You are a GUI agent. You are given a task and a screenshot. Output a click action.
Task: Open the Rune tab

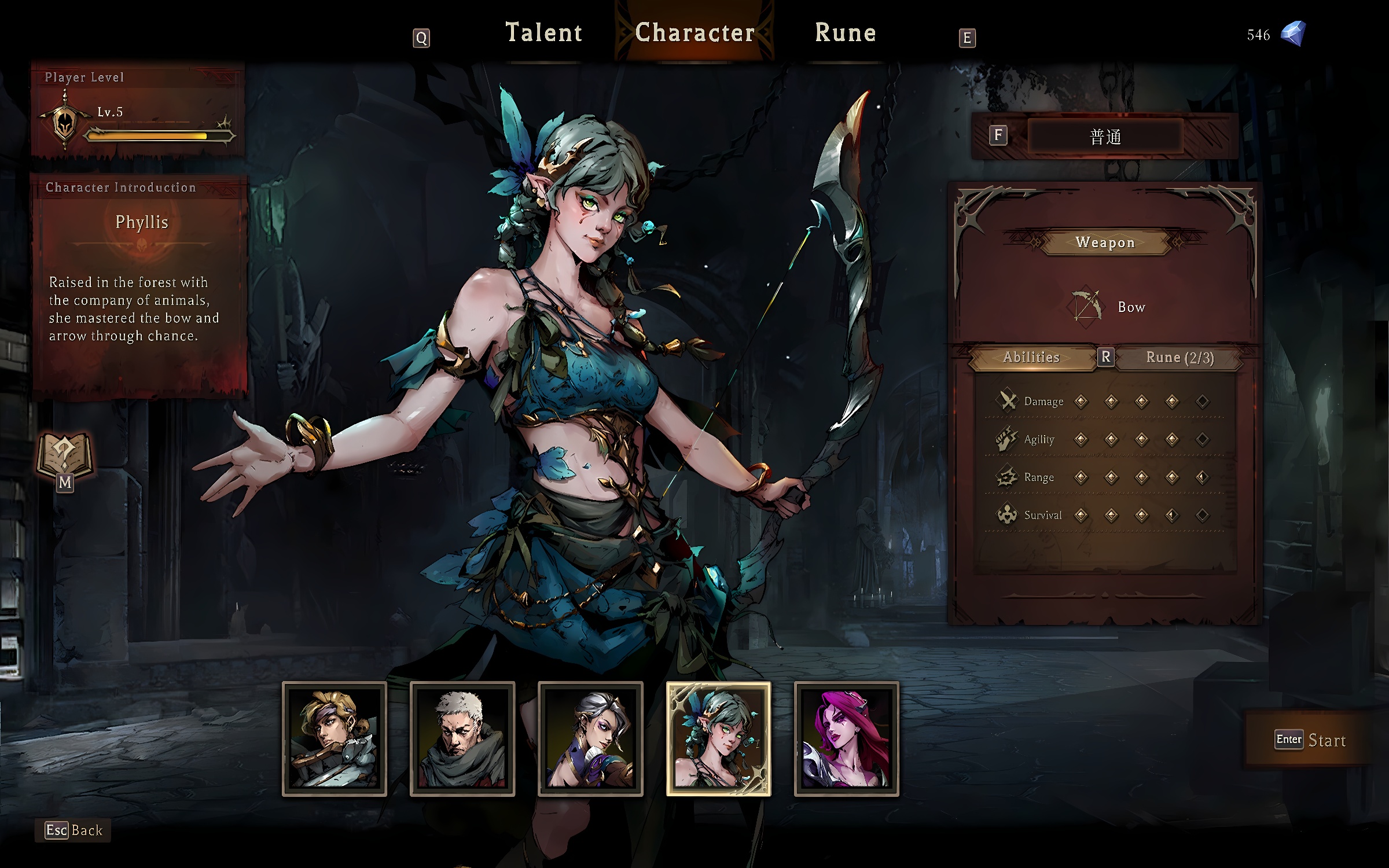coord(846,33)
